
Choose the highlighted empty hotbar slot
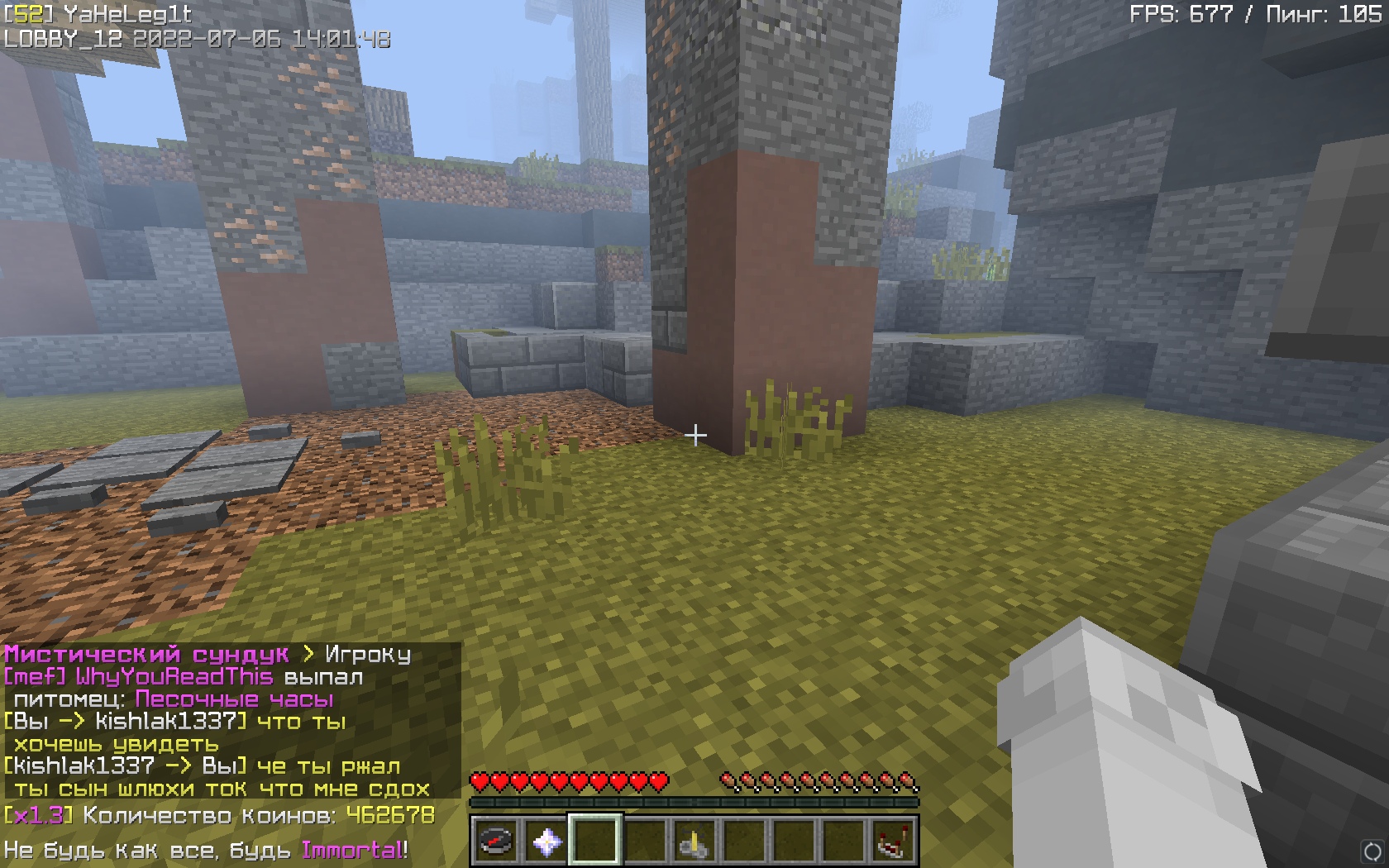(x=595, y=842)
